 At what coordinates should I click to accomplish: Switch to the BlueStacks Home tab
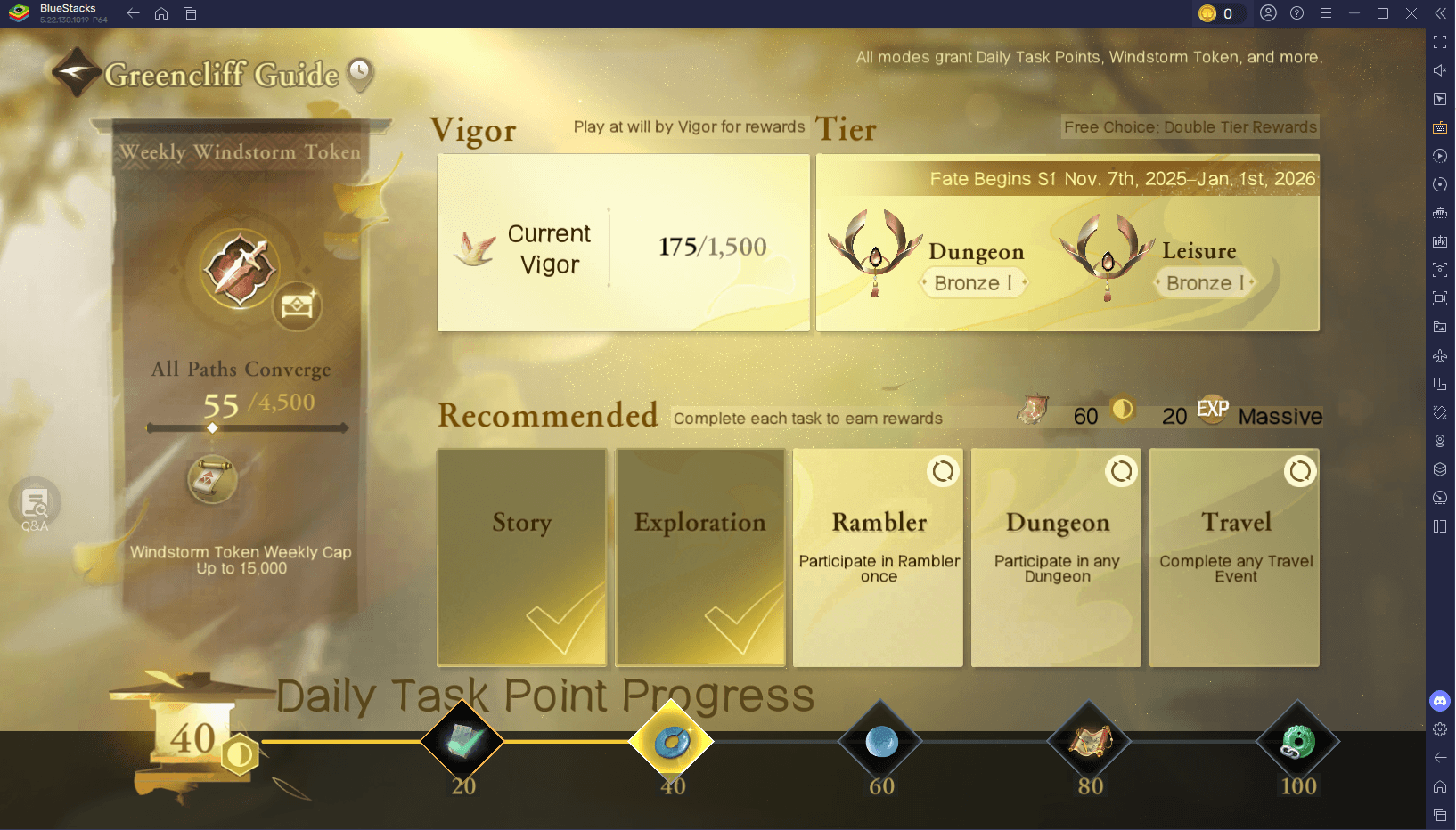(x=160, y=13)
